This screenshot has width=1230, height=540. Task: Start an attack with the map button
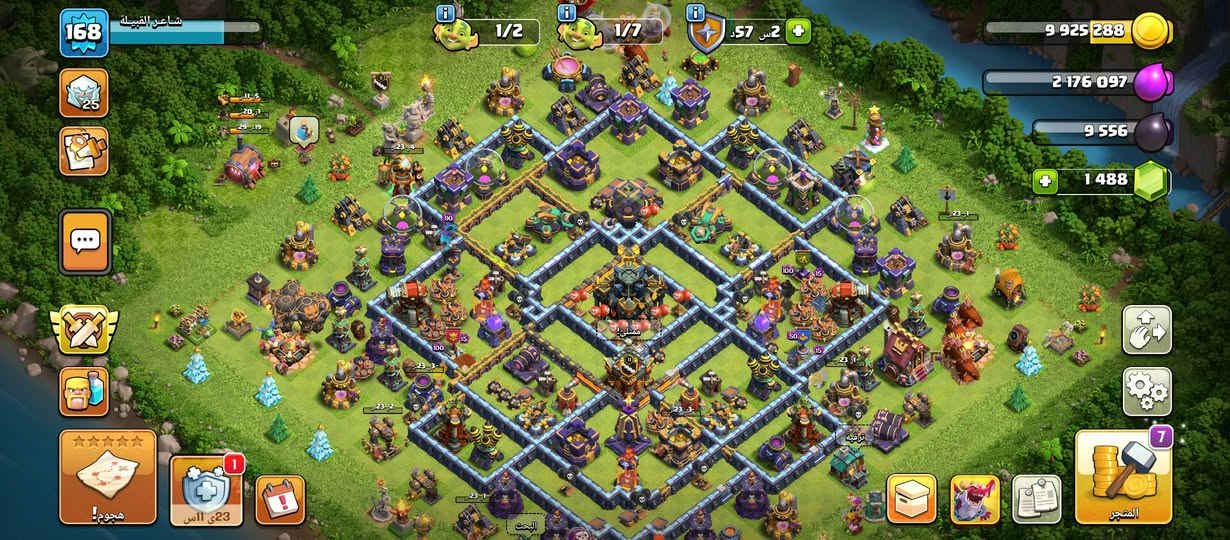click(x=108, y=477)
